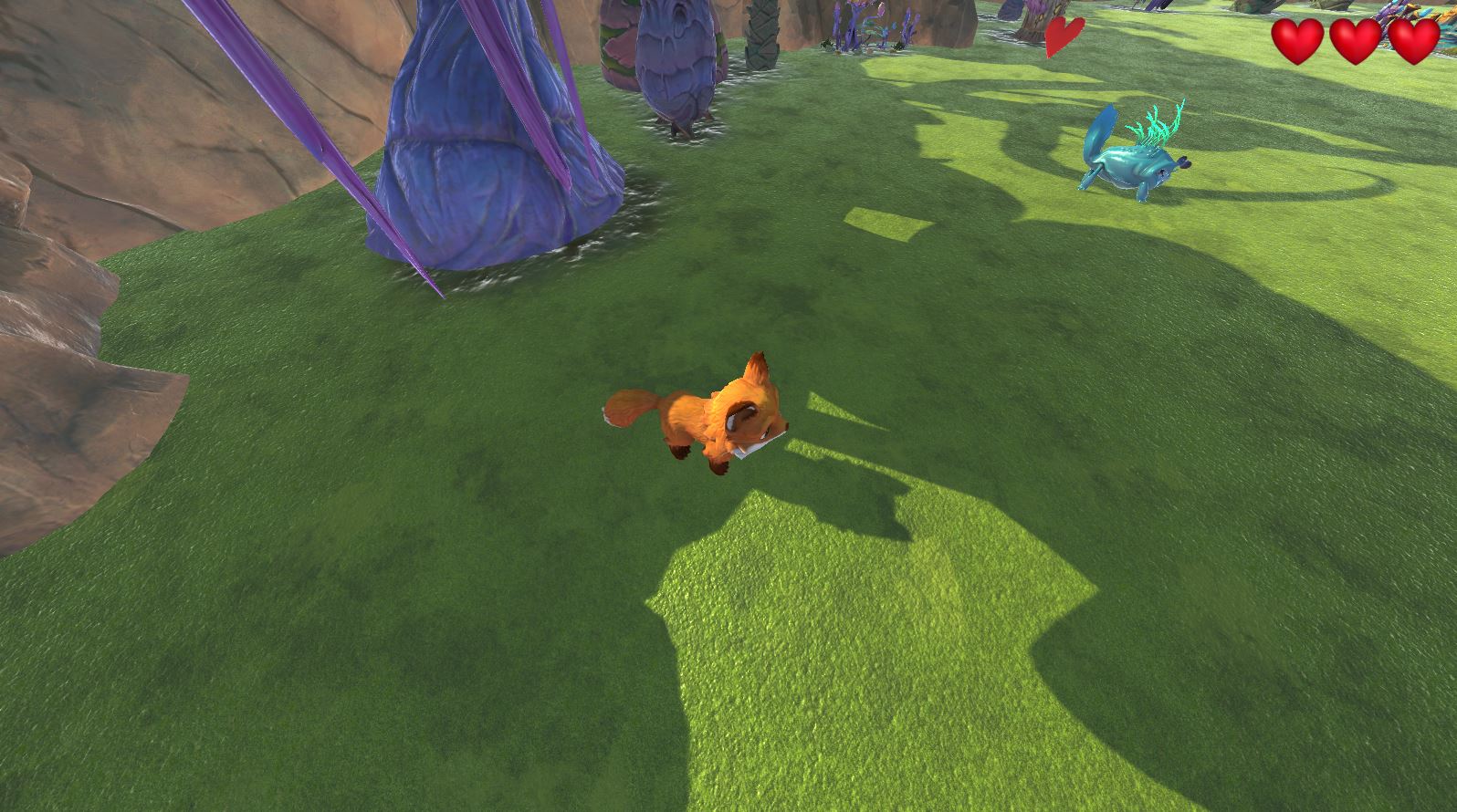The width and height of the screenshot is (1457, 812).
Task: Click the fox's bushy tail
Action: 630,406
